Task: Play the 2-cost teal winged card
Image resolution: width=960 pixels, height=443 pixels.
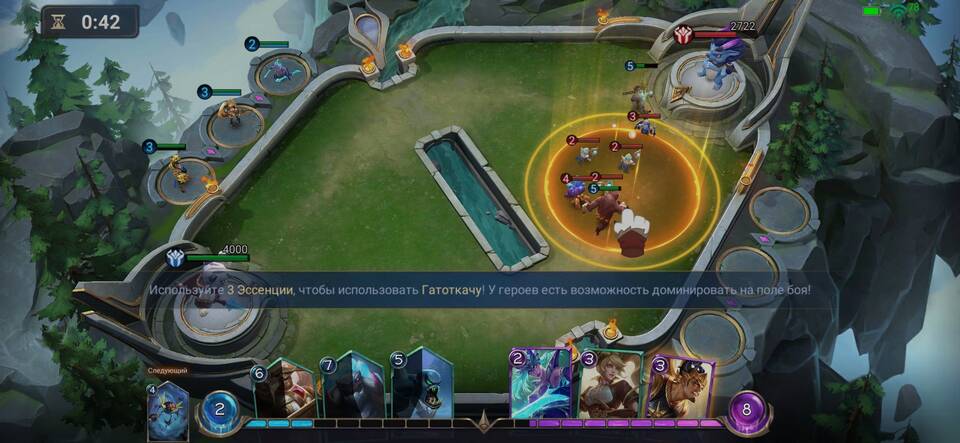Action: pyautogui.click(x=541, y=384)
